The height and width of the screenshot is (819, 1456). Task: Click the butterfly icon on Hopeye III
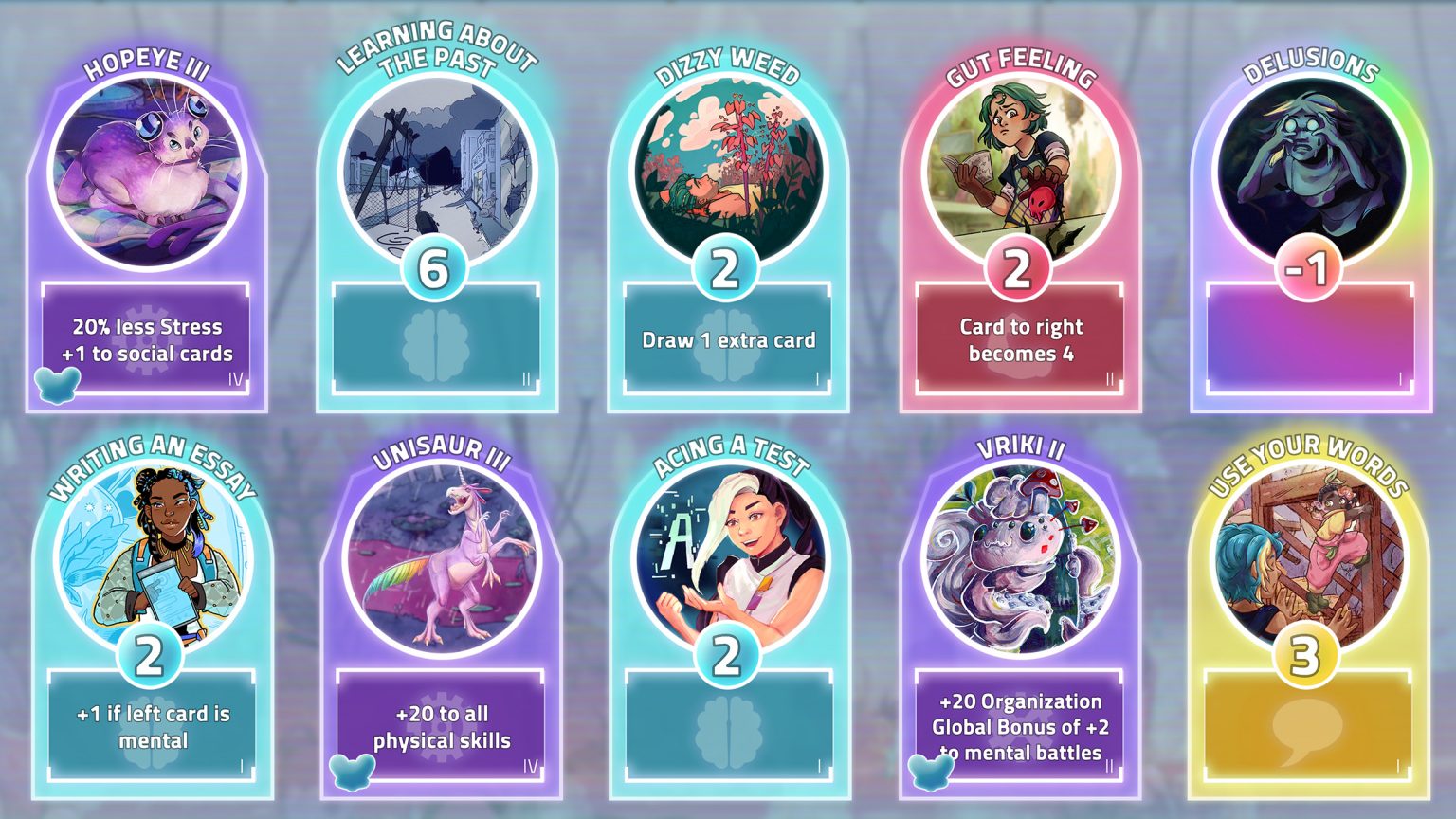(59, 387)
